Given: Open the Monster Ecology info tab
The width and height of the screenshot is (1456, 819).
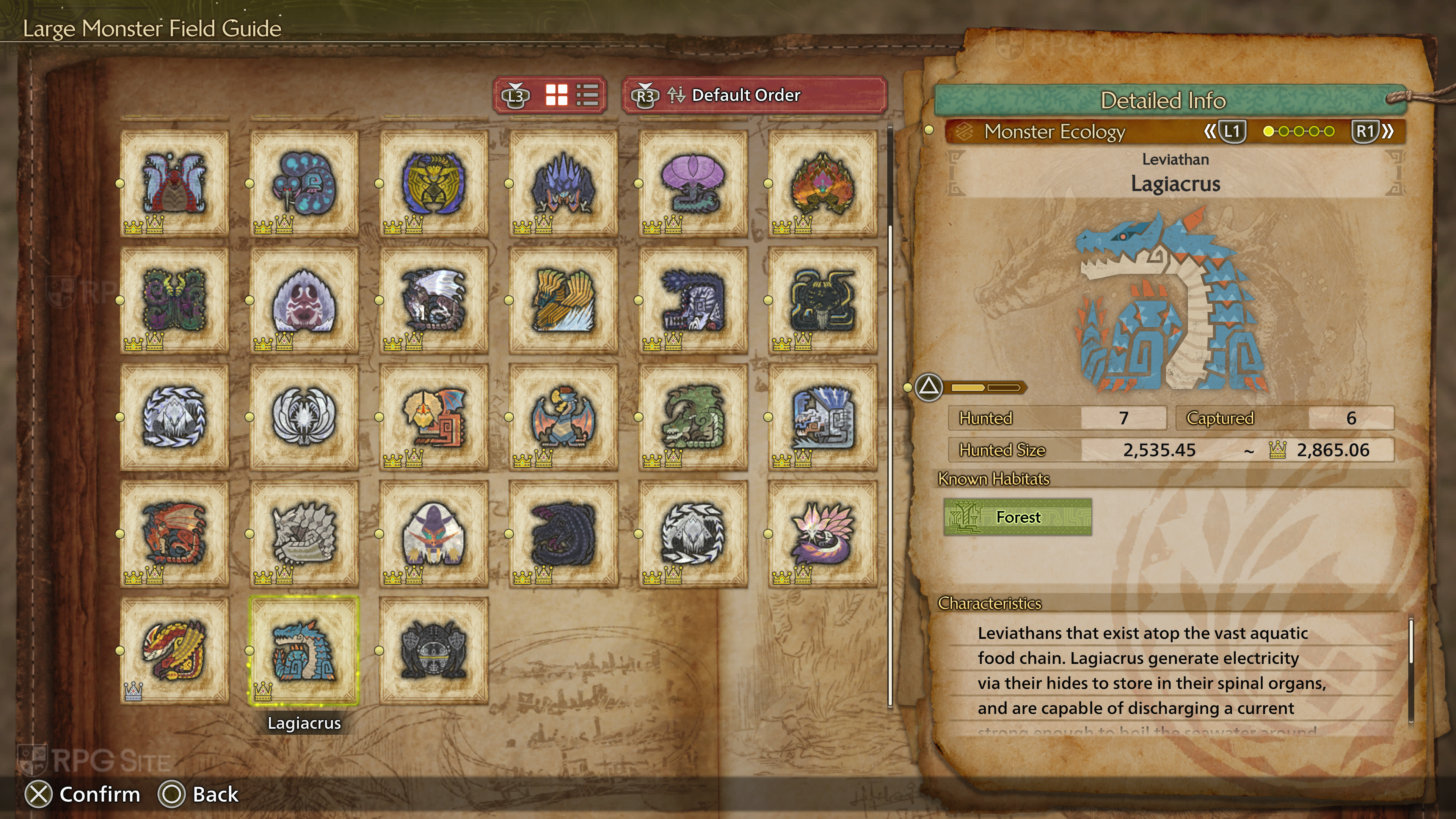Looking at the screenshot, I should [x=1055, y=132].
